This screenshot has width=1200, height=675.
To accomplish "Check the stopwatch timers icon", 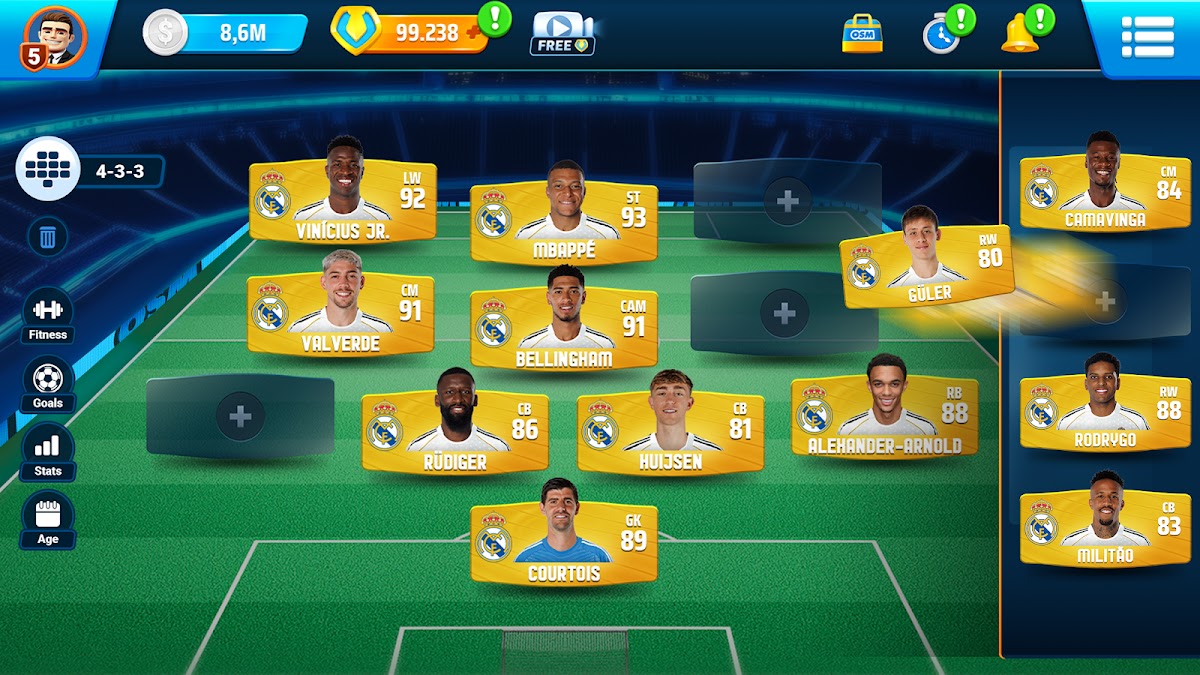I will pos(941,35).
